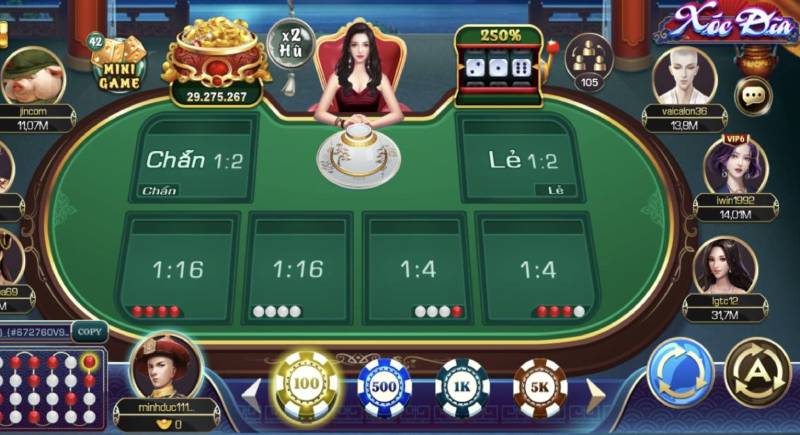Open minhduc111 player avatar
Screen dimensions: 800x435
[165, 368]
